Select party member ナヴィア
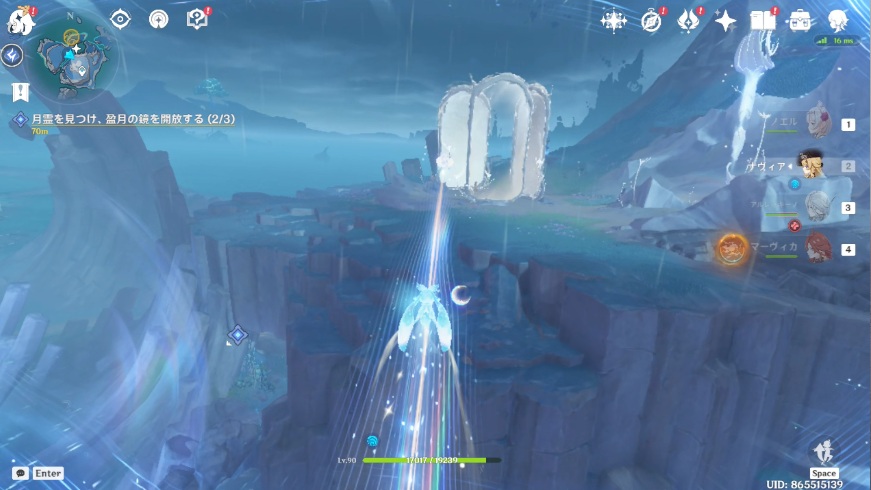 click(819, 165)
